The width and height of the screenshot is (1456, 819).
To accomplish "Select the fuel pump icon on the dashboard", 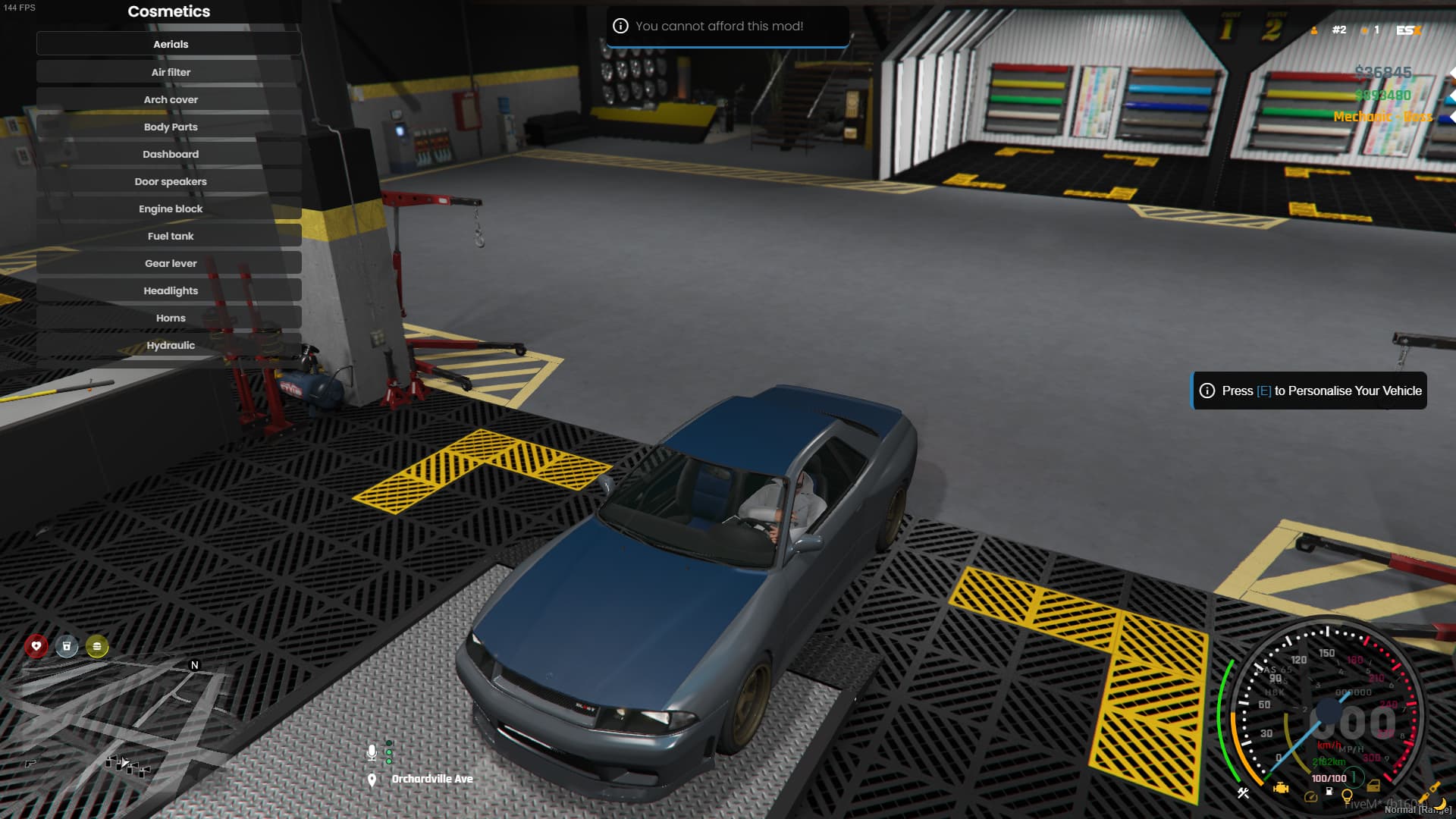I will click(x=1329, y=792).
